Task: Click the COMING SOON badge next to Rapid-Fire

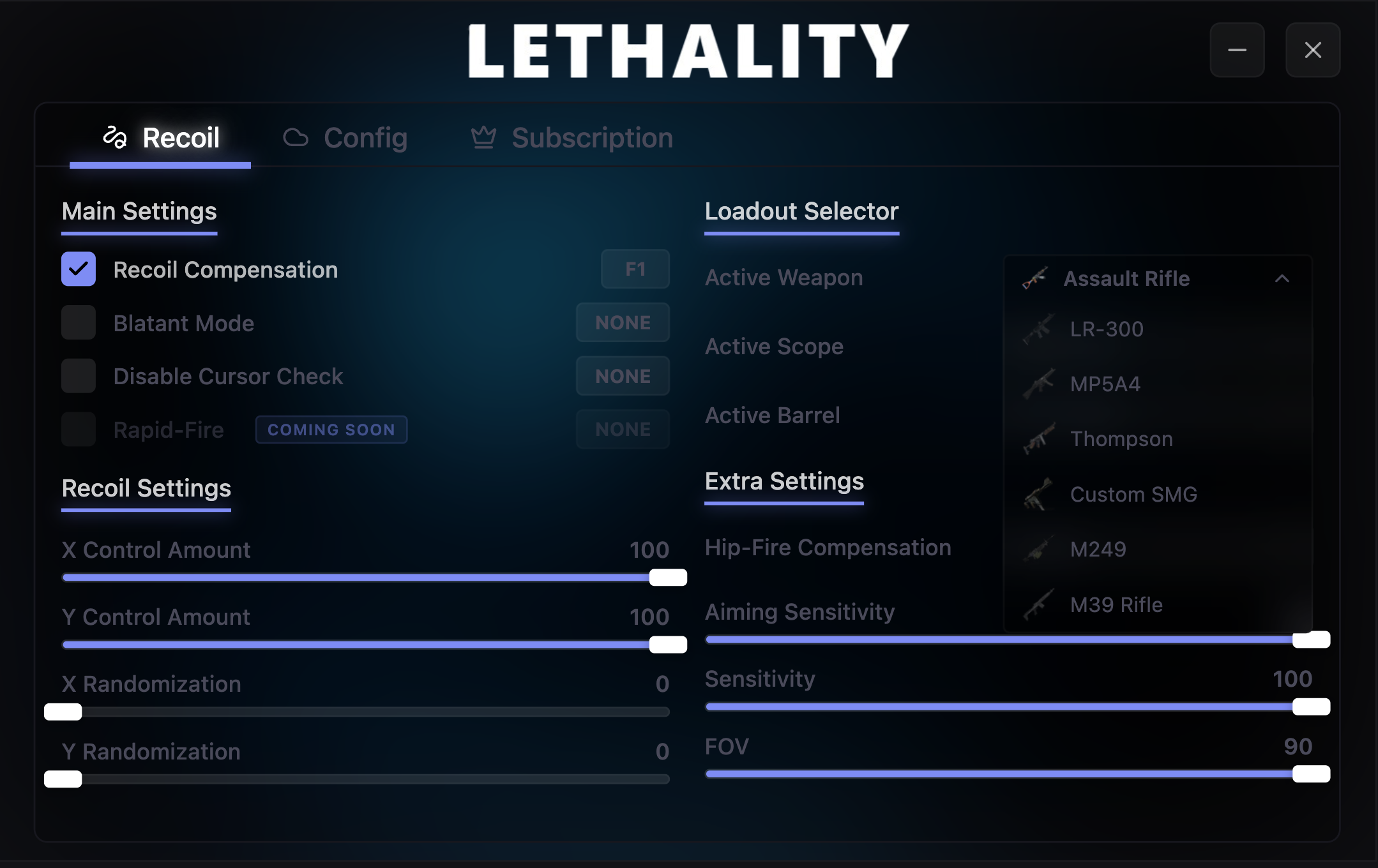Action: click(x=331, y=429)
